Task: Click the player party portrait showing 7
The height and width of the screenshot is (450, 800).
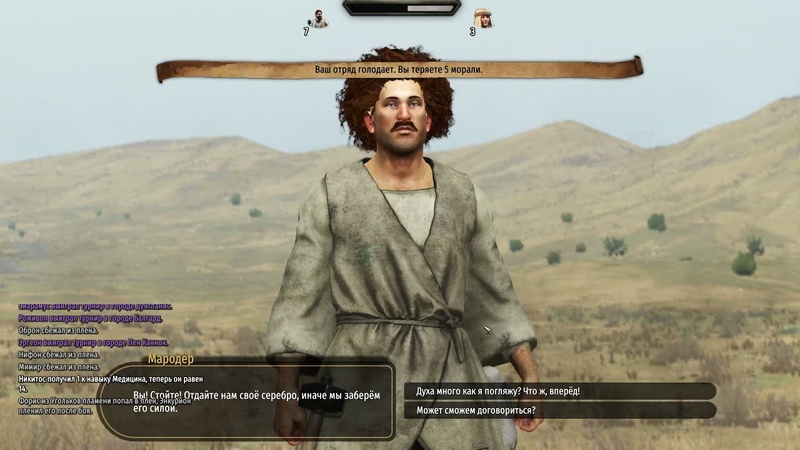Action: pos(318,18)
